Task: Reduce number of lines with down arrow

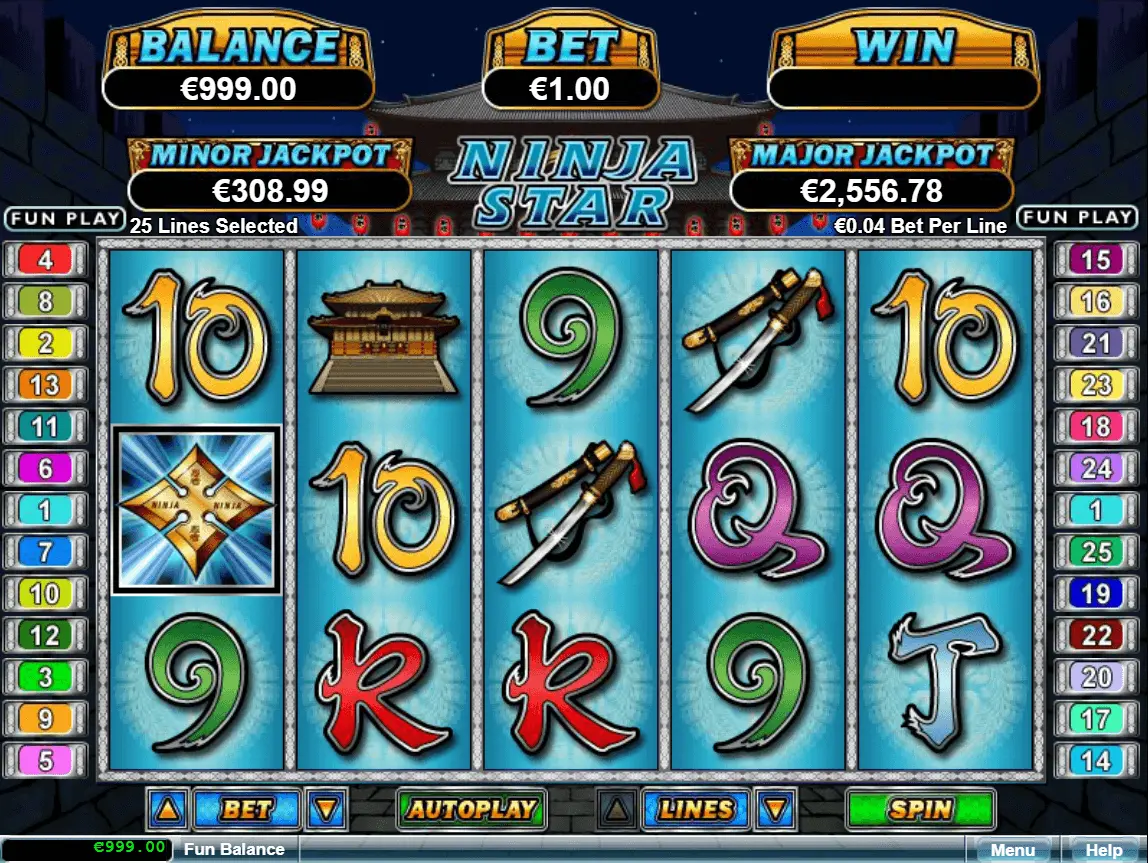Action: [x=776, y=809]
